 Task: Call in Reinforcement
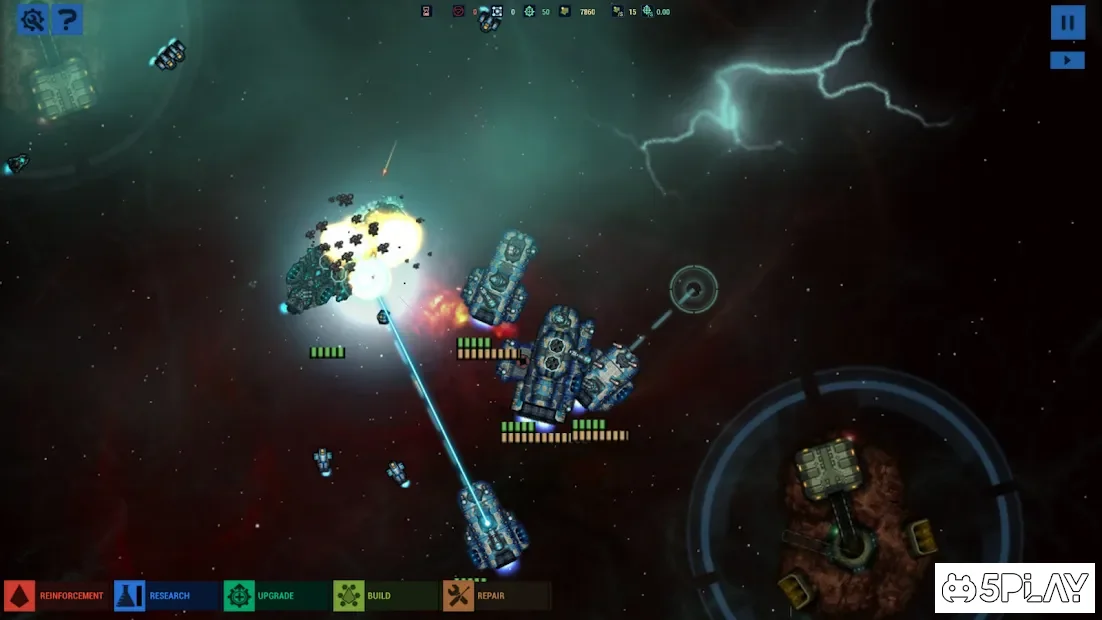(x=55, y=596)
